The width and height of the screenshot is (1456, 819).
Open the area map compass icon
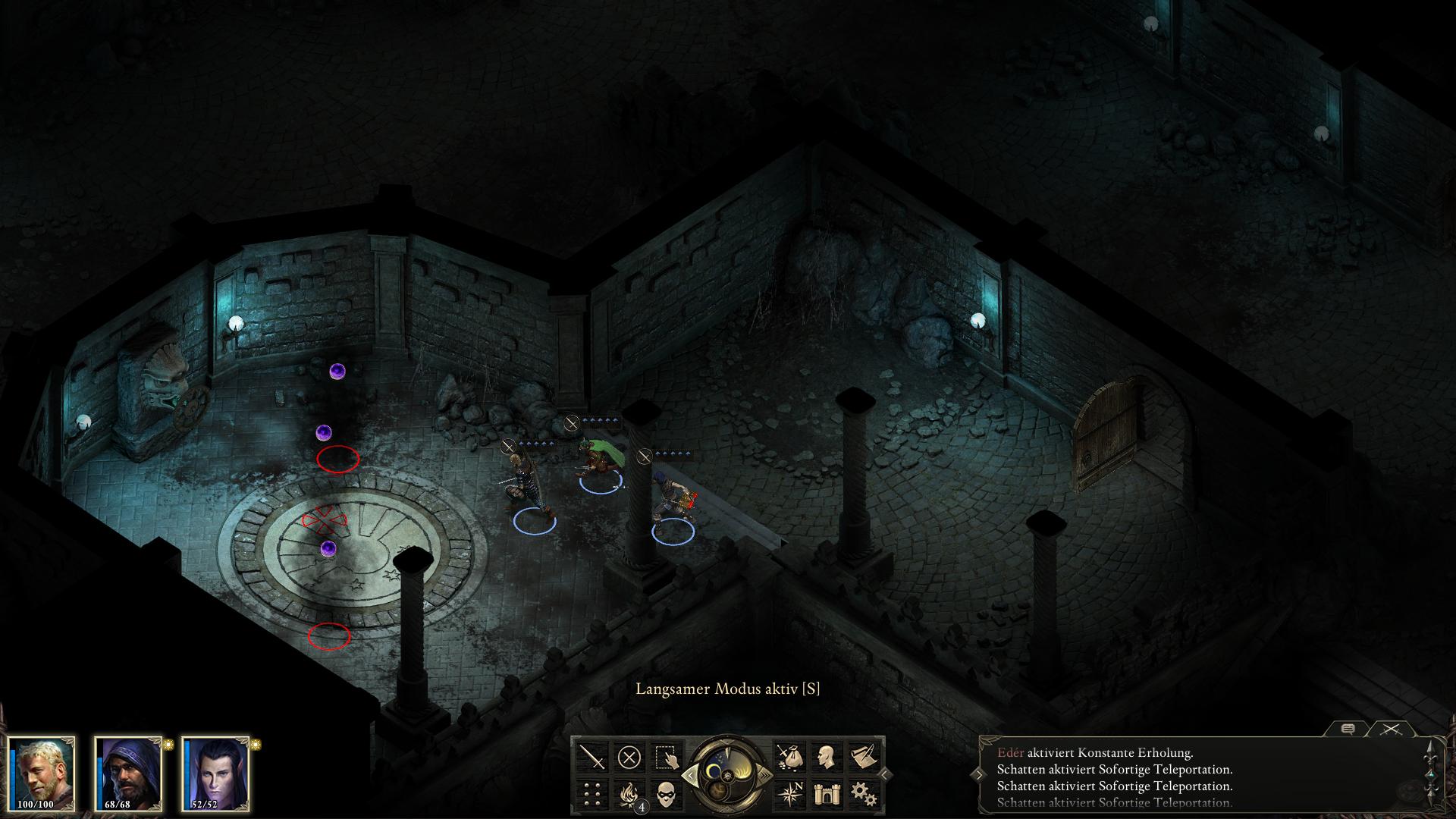[x=789, y=793]
